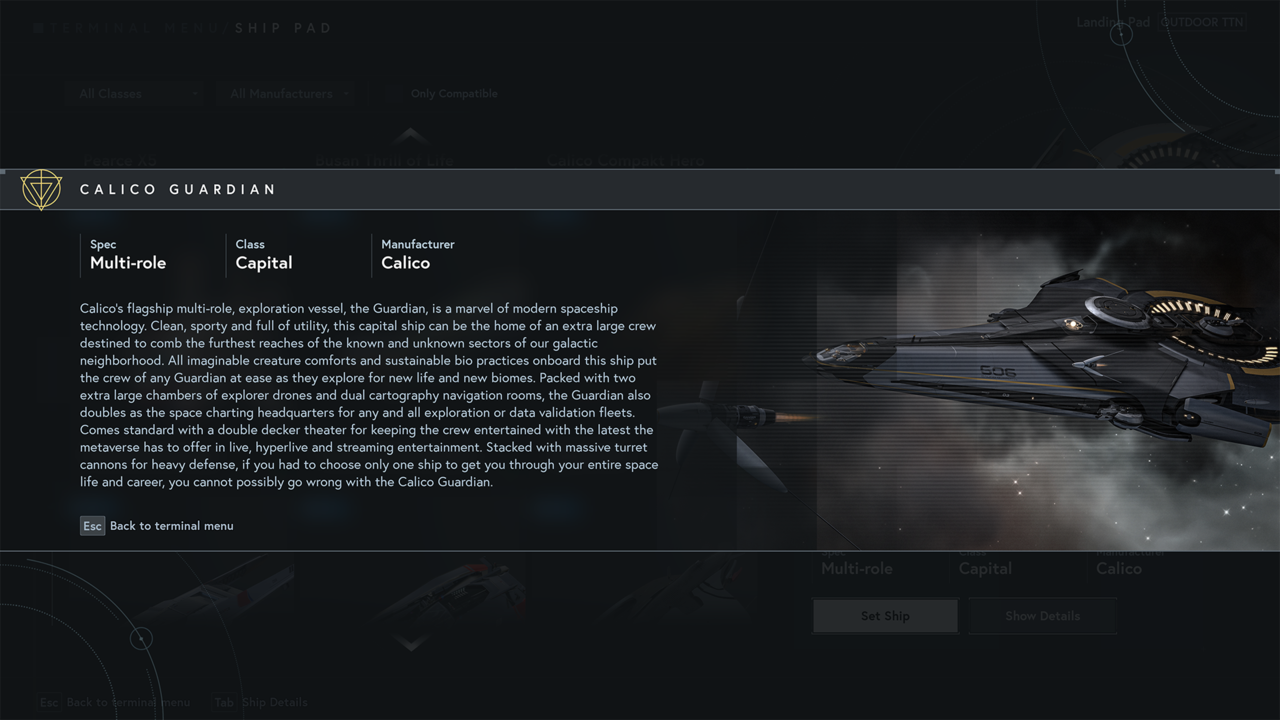Select the OUTDOOR TTN indicator
Screen dimensions: 1280x720
(1202, 22)
